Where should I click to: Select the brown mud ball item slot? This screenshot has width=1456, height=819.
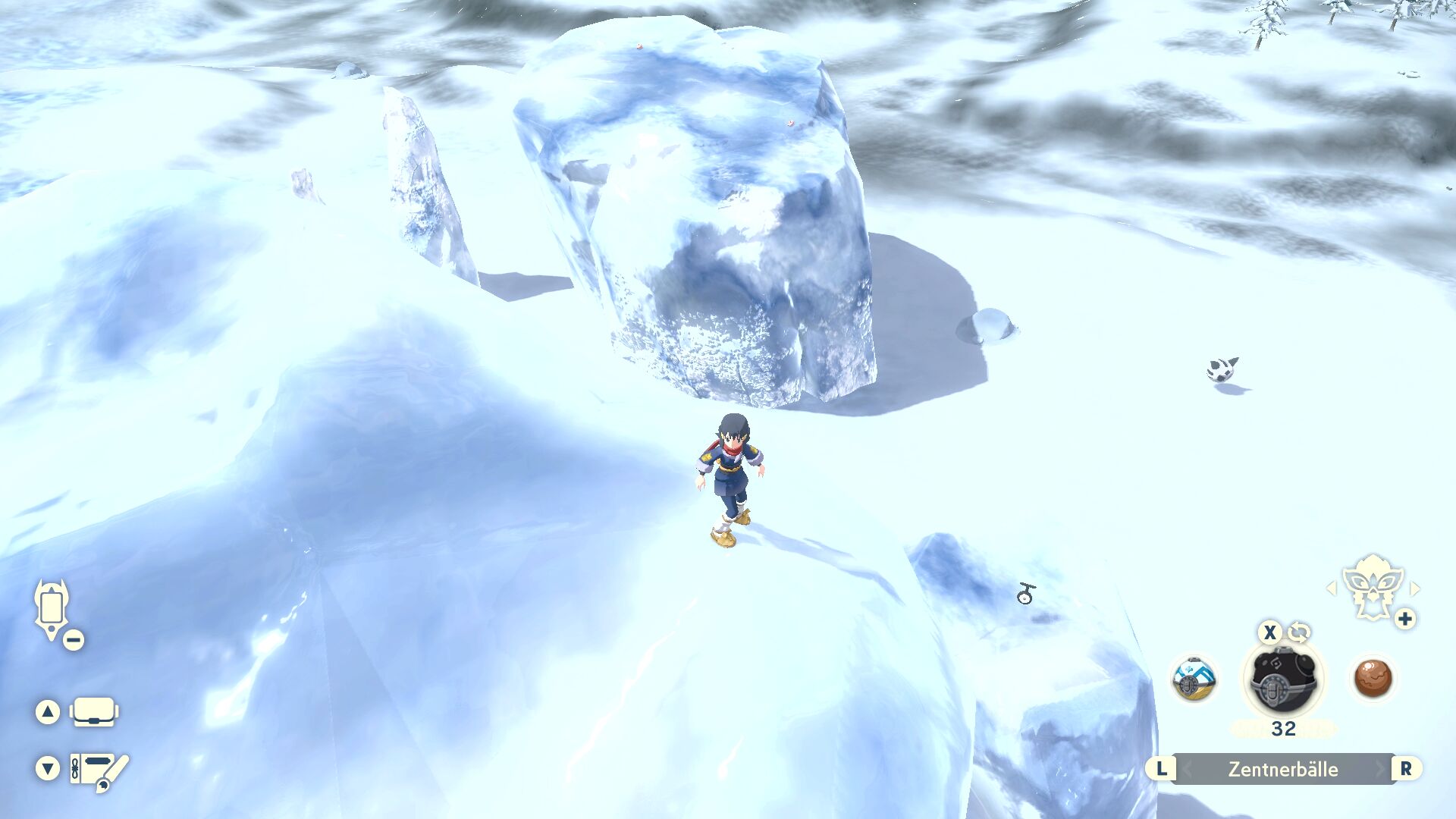1373,677
